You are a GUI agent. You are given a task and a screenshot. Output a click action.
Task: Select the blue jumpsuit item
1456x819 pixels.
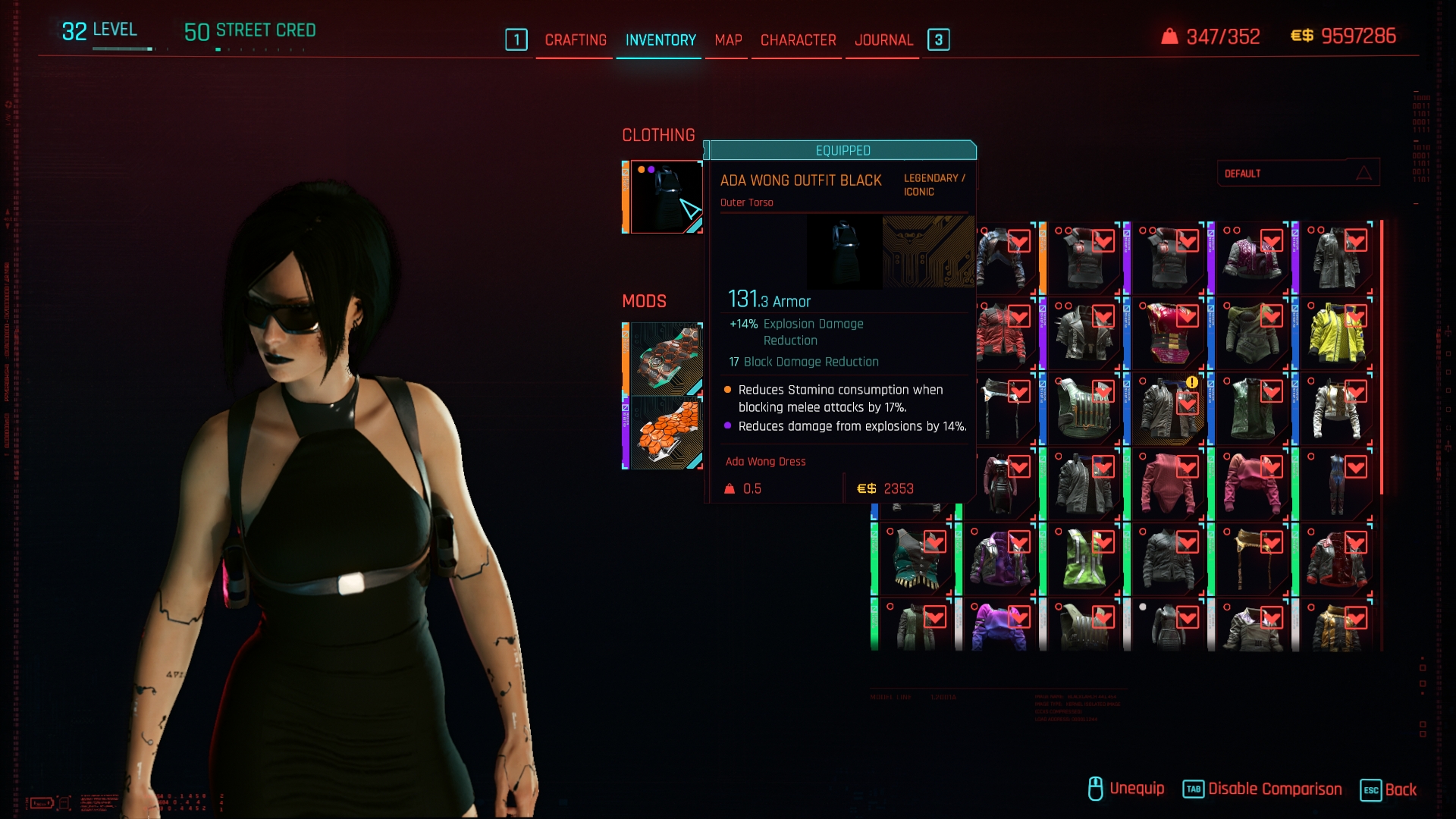coord(1336,484)
